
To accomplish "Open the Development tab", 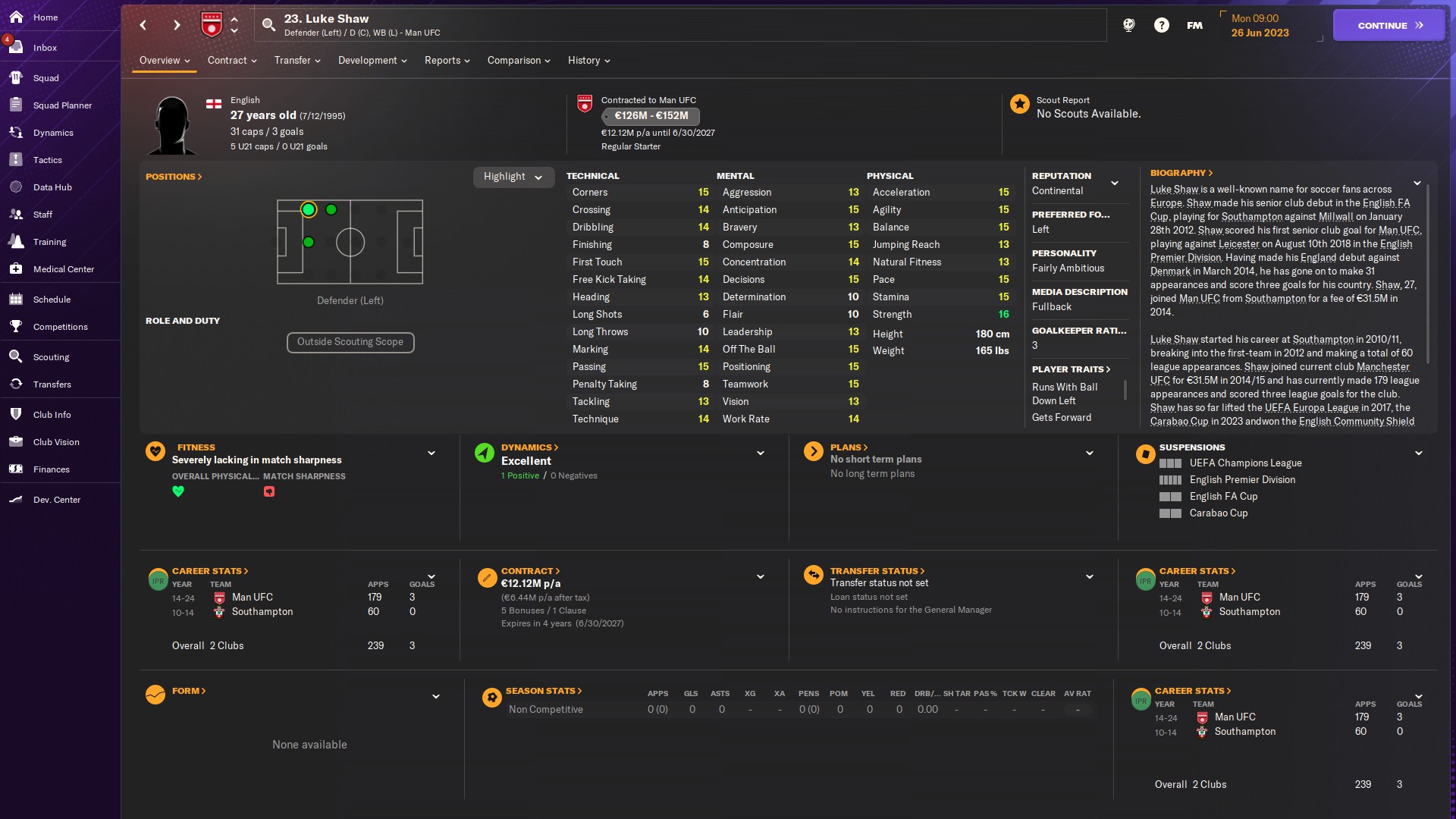I will [368, 61].
